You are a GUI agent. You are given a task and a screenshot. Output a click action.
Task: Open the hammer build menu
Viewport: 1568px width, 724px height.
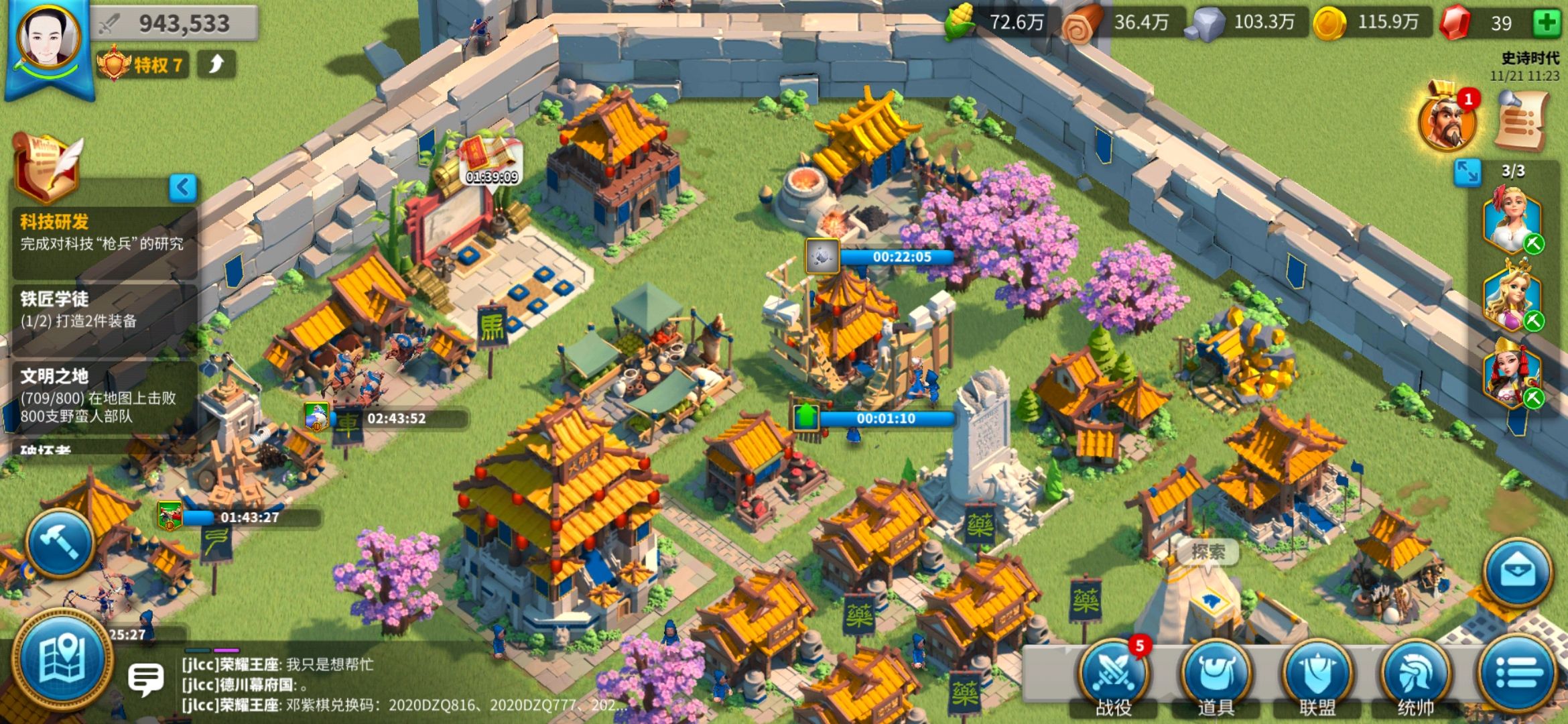tap(60, 543)
